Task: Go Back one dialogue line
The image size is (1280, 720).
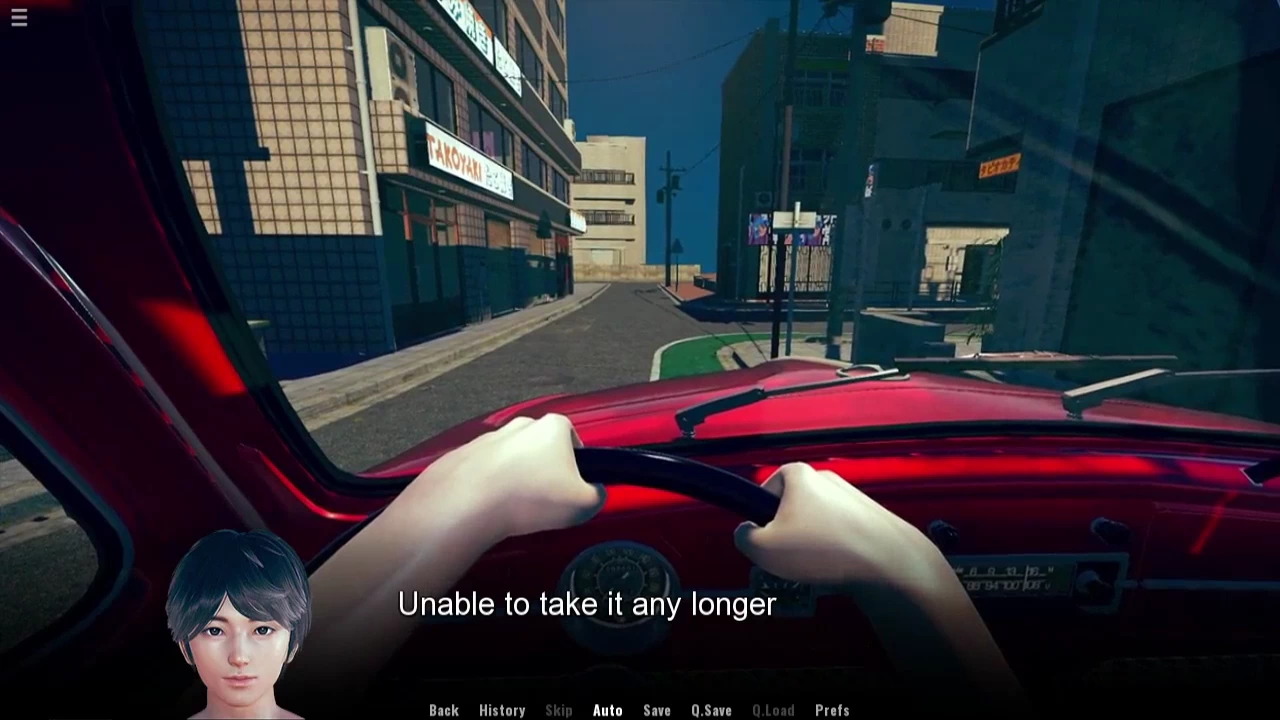Action: (444, 710)
